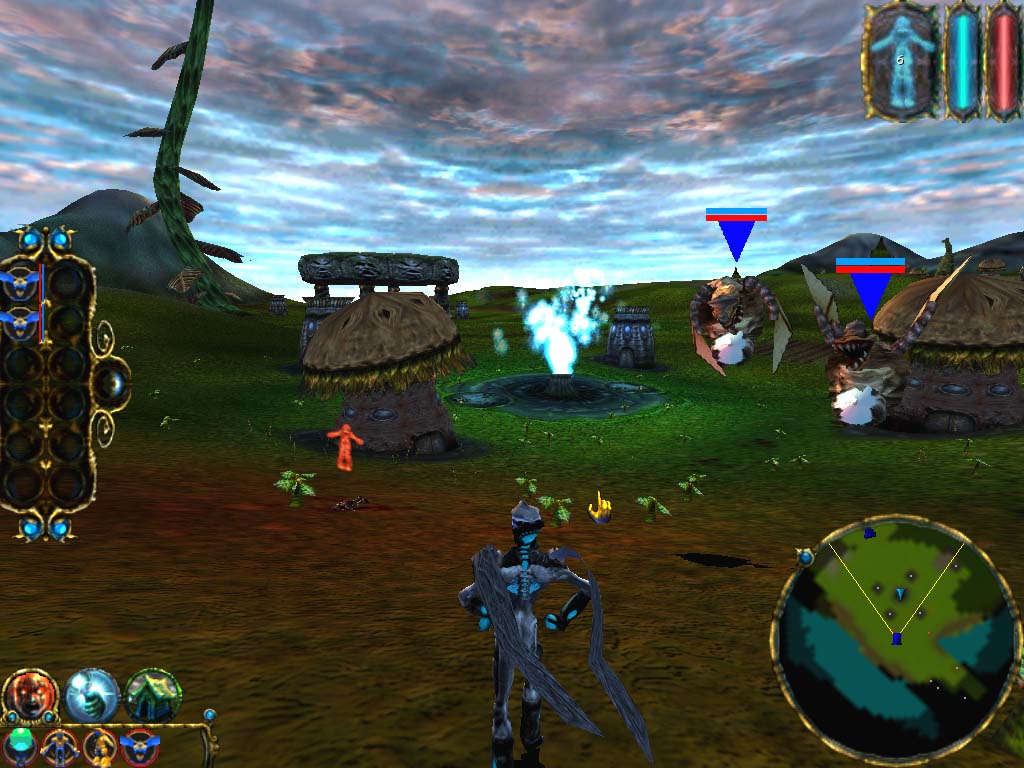The width and height of the screenshot is (1024, 768).
Task: Choose the golden crouching figure spell
Action: click(x=100, y=746)
